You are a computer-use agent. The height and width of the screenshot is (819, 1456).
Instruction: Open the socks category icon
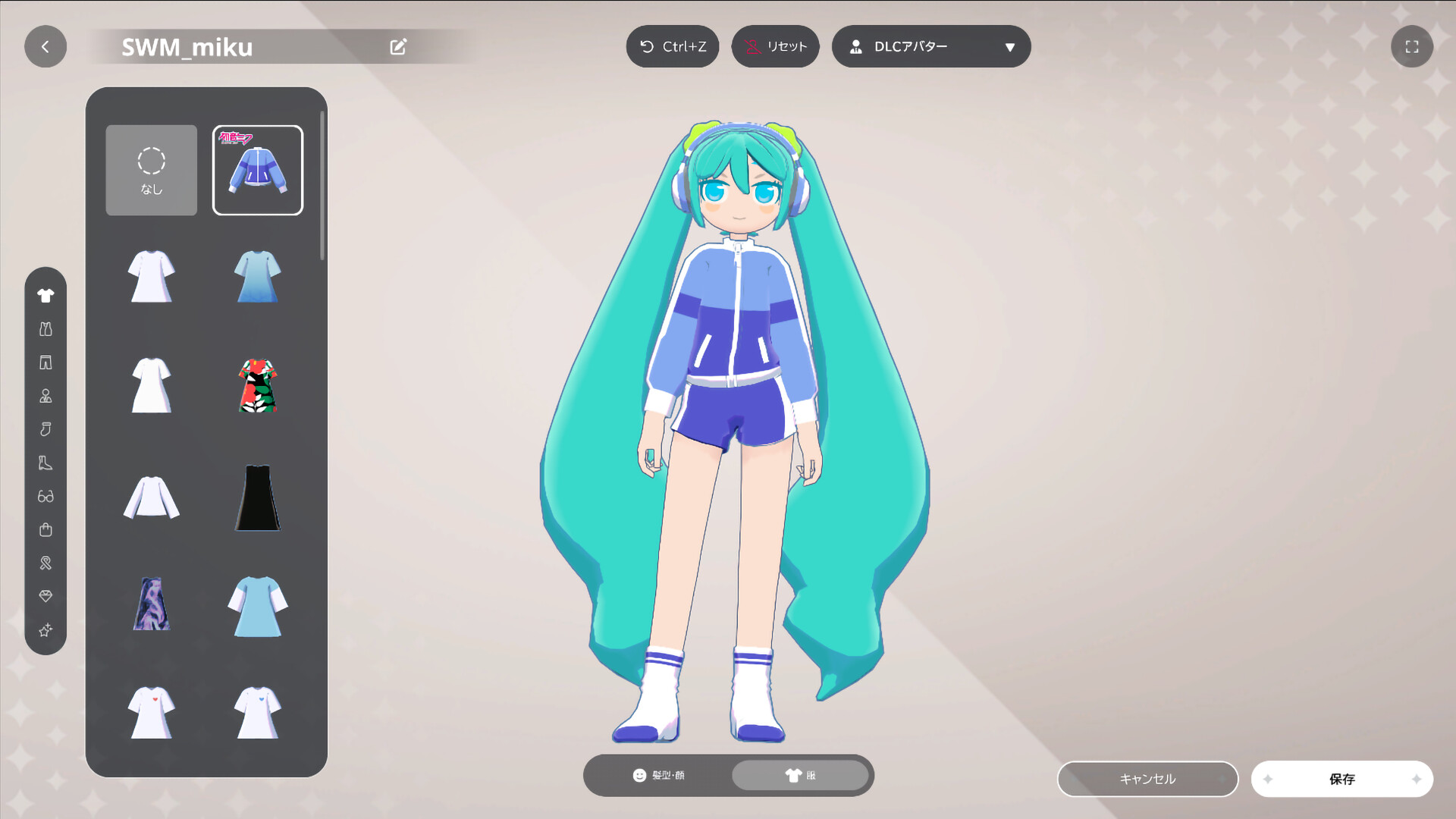pos(45,428)
